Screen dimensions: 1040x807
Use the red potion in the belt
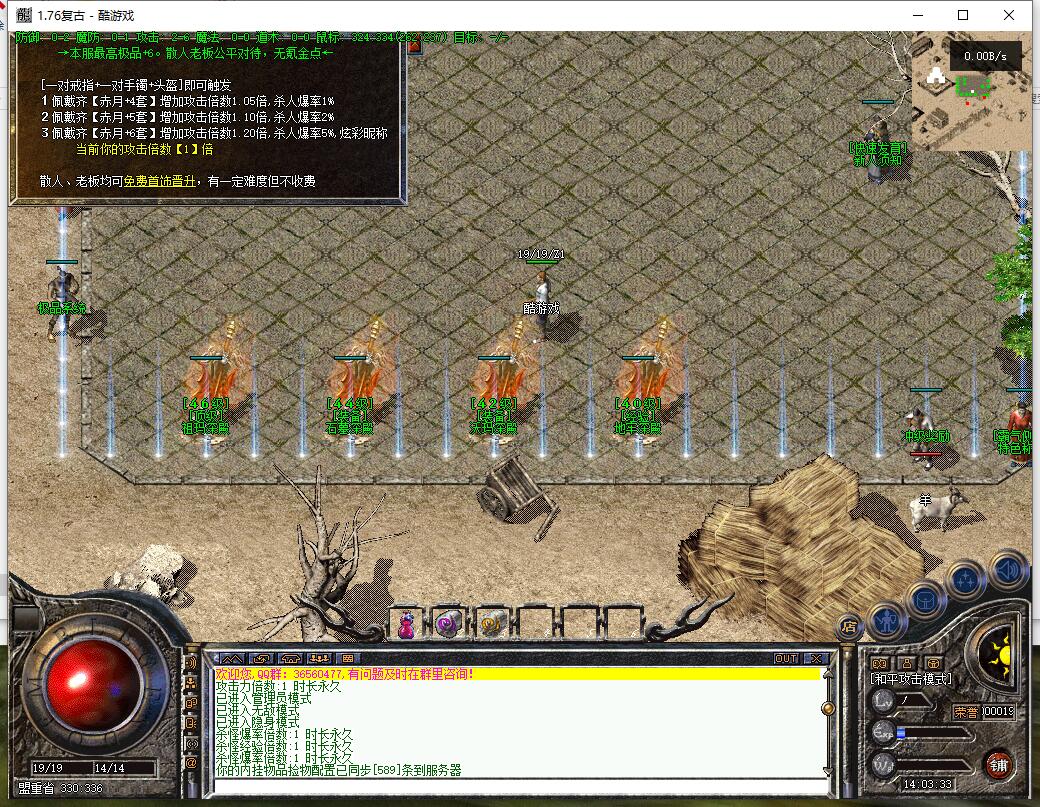[x=407, y=624]
